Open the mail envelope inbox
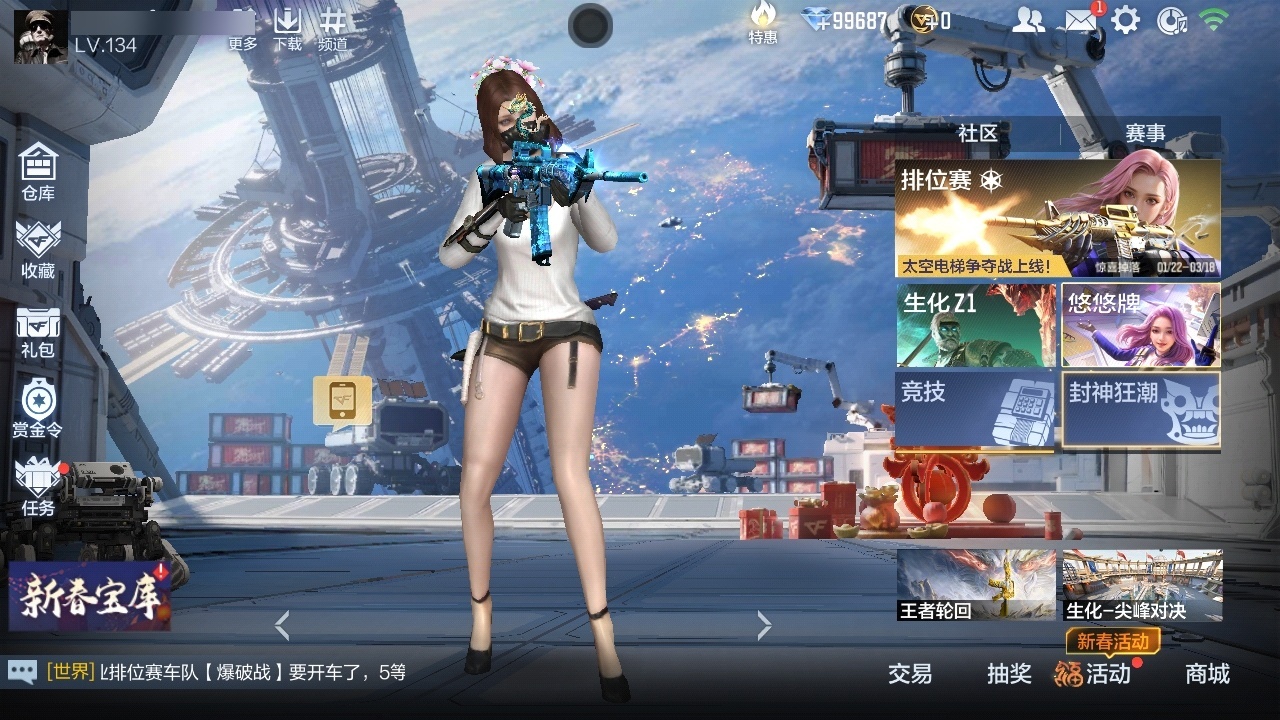Image resolution: width=1280 pixels, height=720 pixels. [x=1080, y=20]
